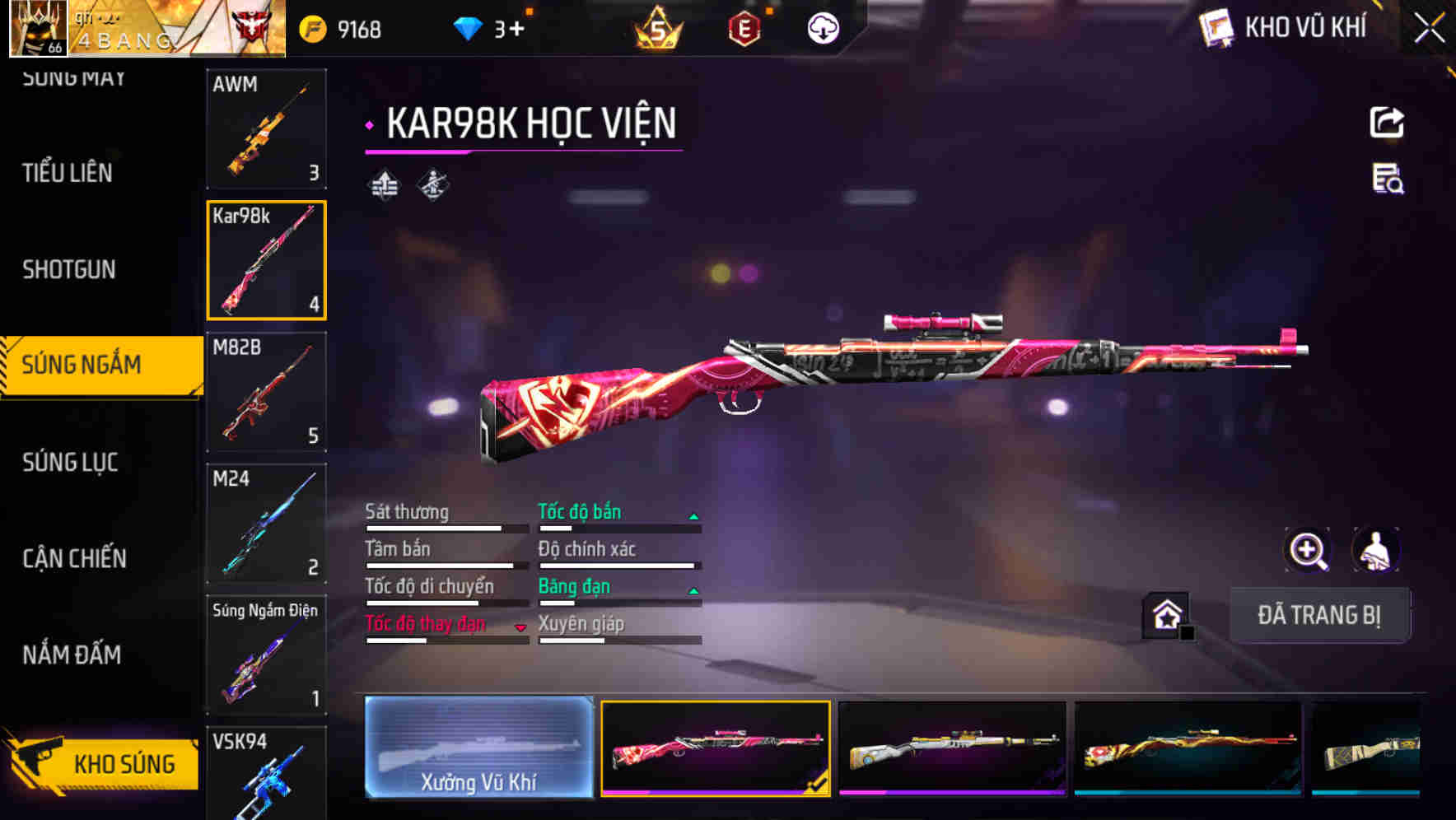Select the M82B sniper from sidebar
The height and width of the screenshot is (820, 1456).
point(266,393)
